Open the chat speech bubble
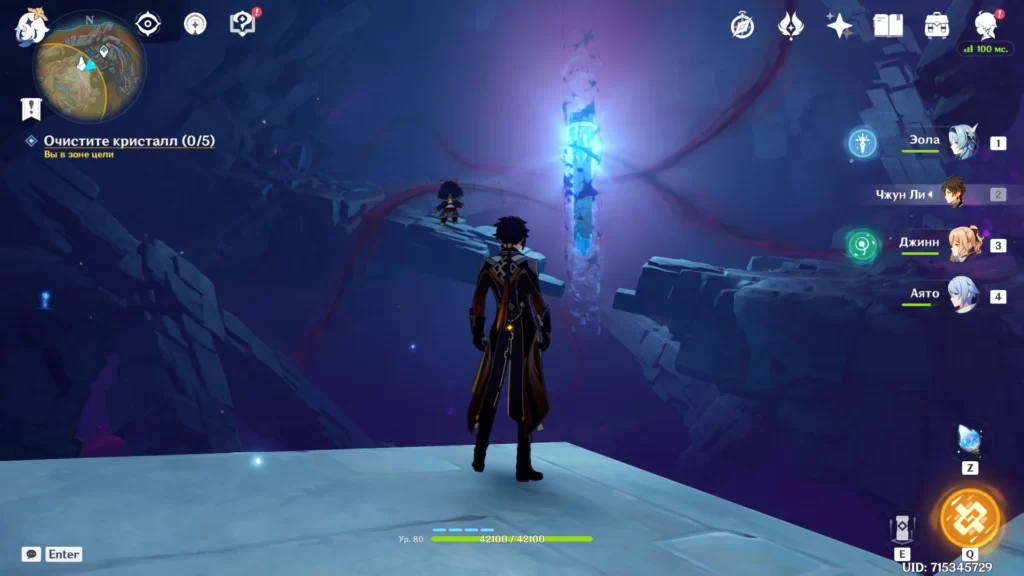The height and width of the screenshot is (576, 1024). tap(31, 554)
